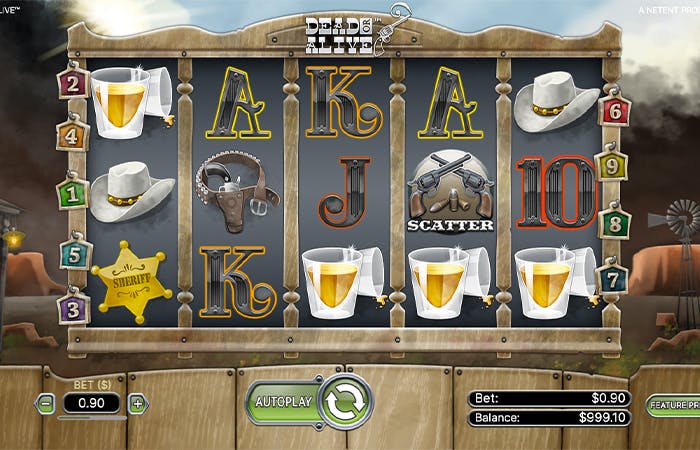700x450 pixels.
Task: Select payline tag number 6
Action: coord(613,109)
